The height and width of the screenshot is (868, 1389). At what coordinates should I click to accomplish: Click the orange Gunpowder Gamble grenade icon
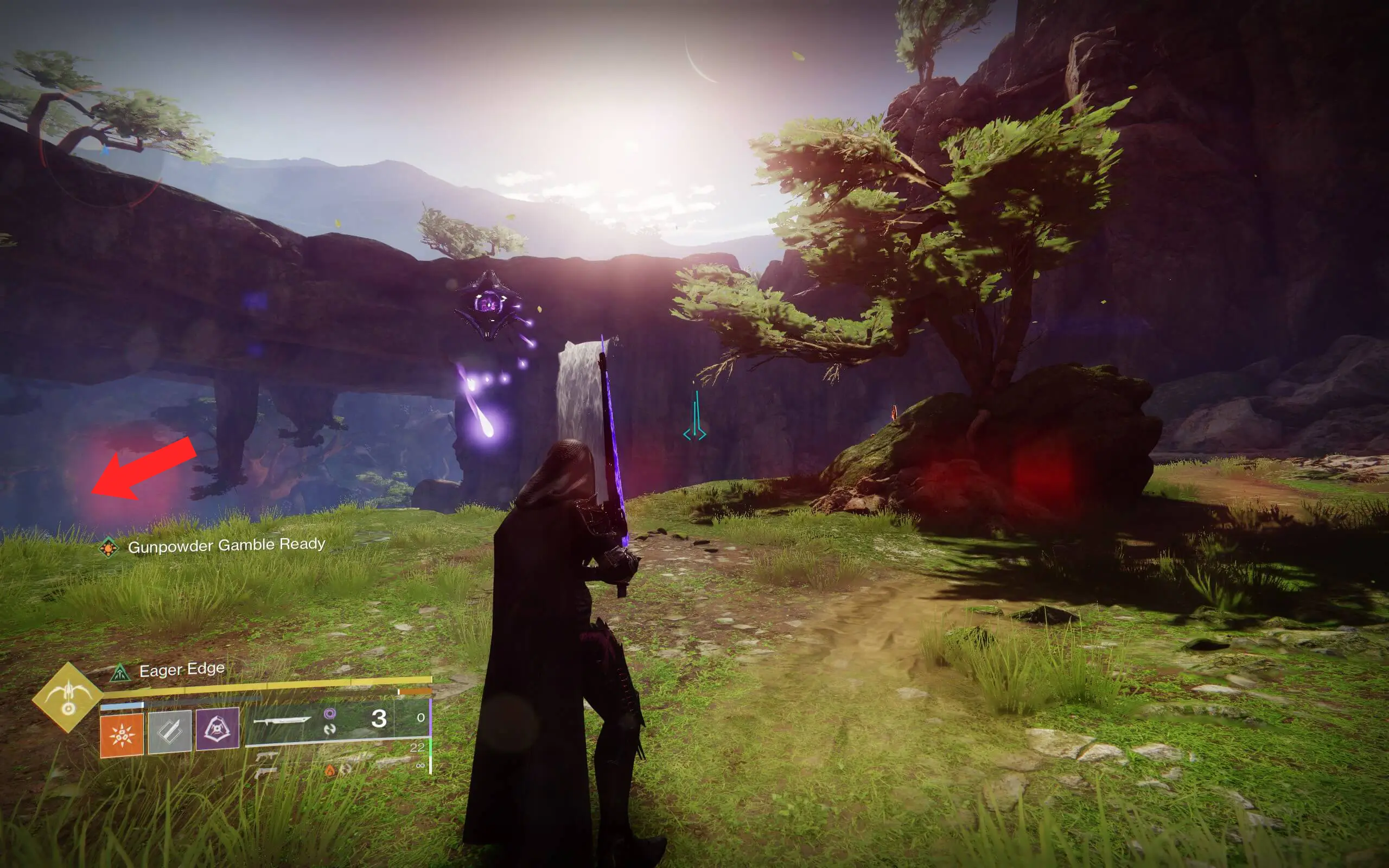point(122,735)
